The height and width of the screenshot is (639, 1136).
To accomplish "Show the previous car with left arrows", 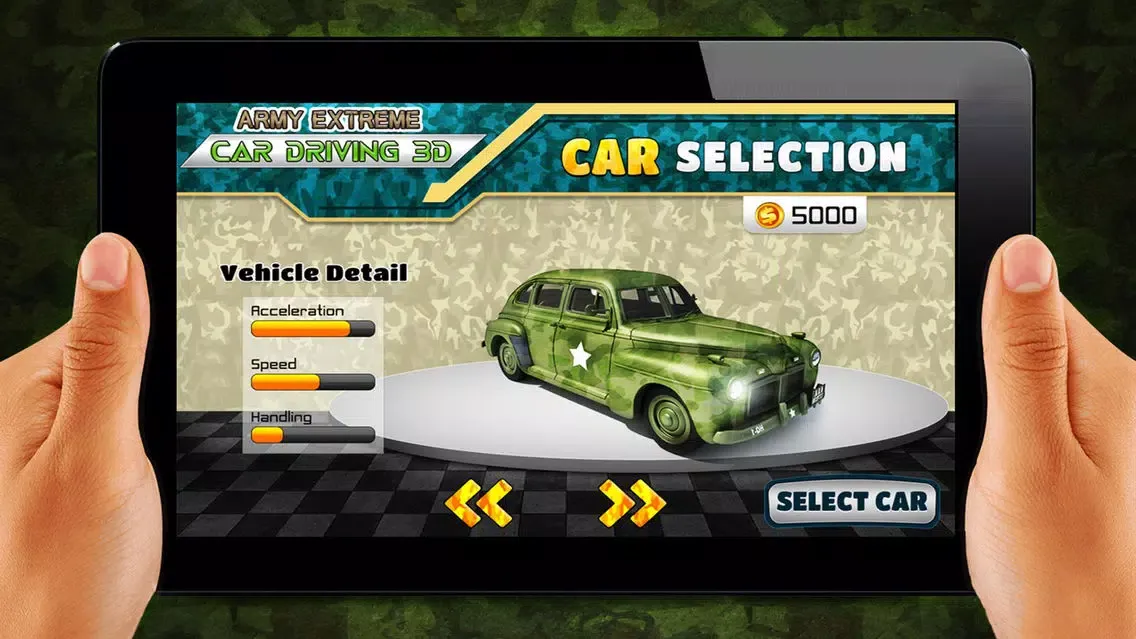I will click(478, 503).
